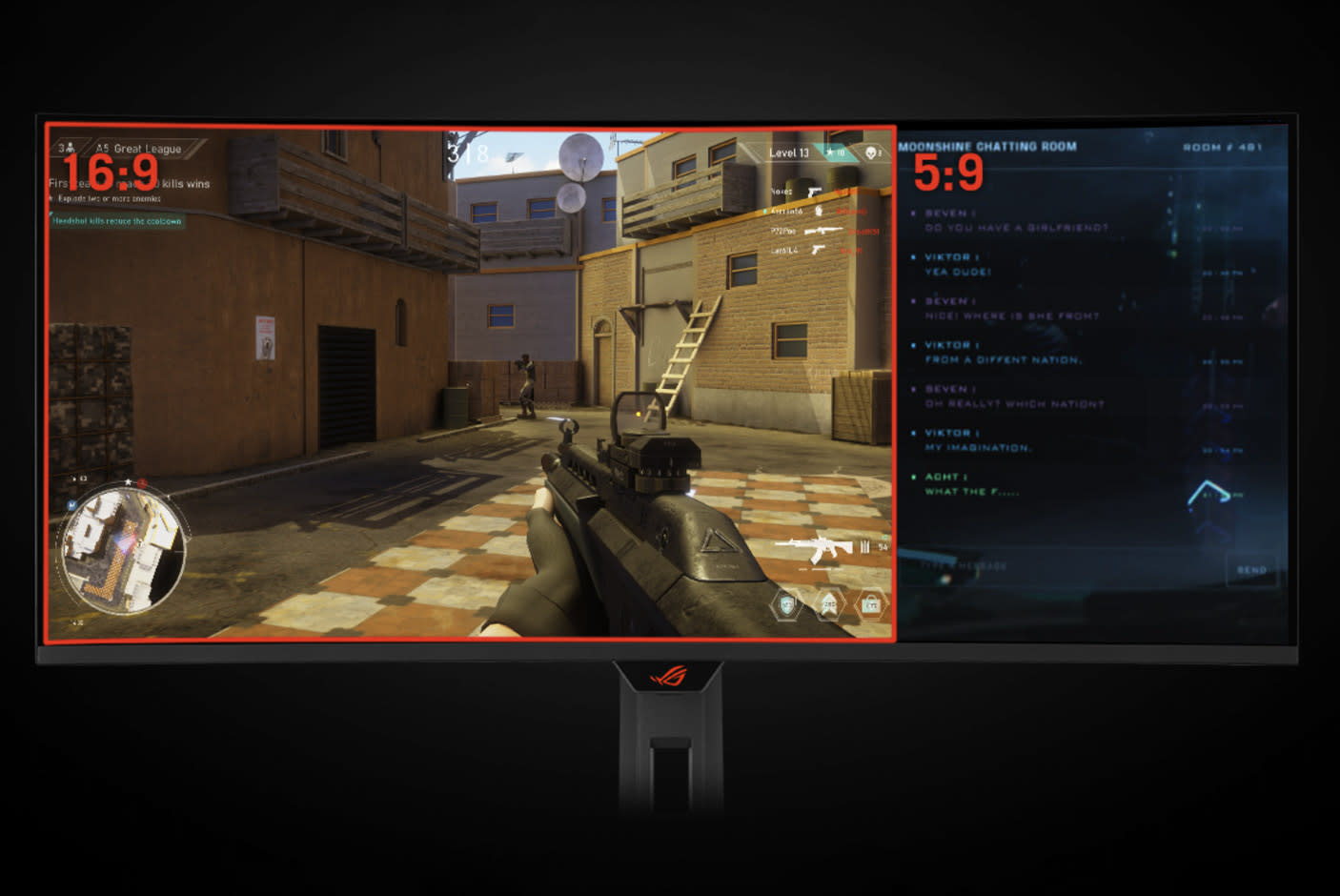Open the lock bag hex icon
This screenshot has width=1340, height=896.
[x=873, y=604]
